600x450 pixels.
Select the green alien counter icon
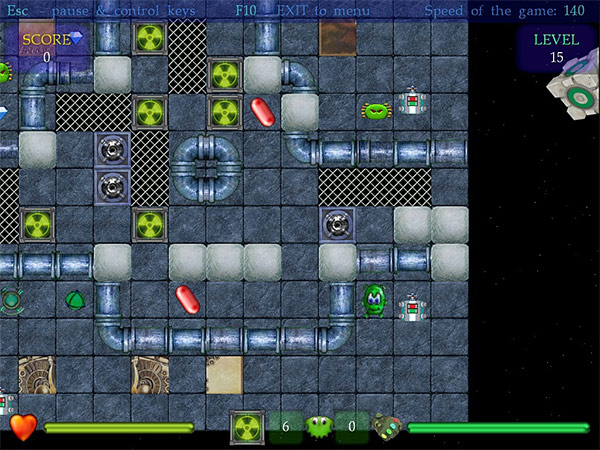tap(320, 427)
